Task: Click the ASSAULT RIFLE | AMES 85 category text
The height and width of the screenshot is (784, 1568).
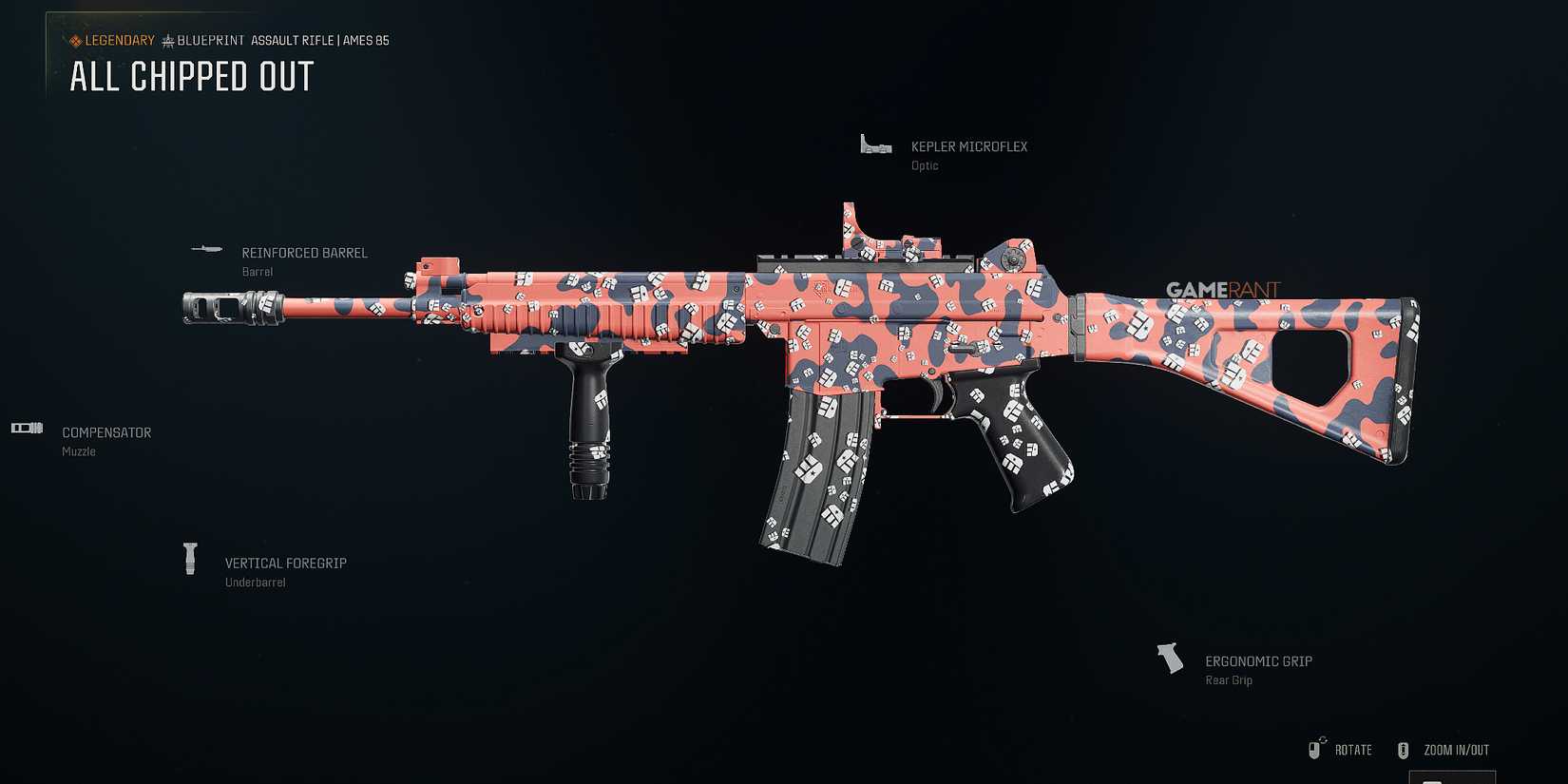Action: pos(319,40)
